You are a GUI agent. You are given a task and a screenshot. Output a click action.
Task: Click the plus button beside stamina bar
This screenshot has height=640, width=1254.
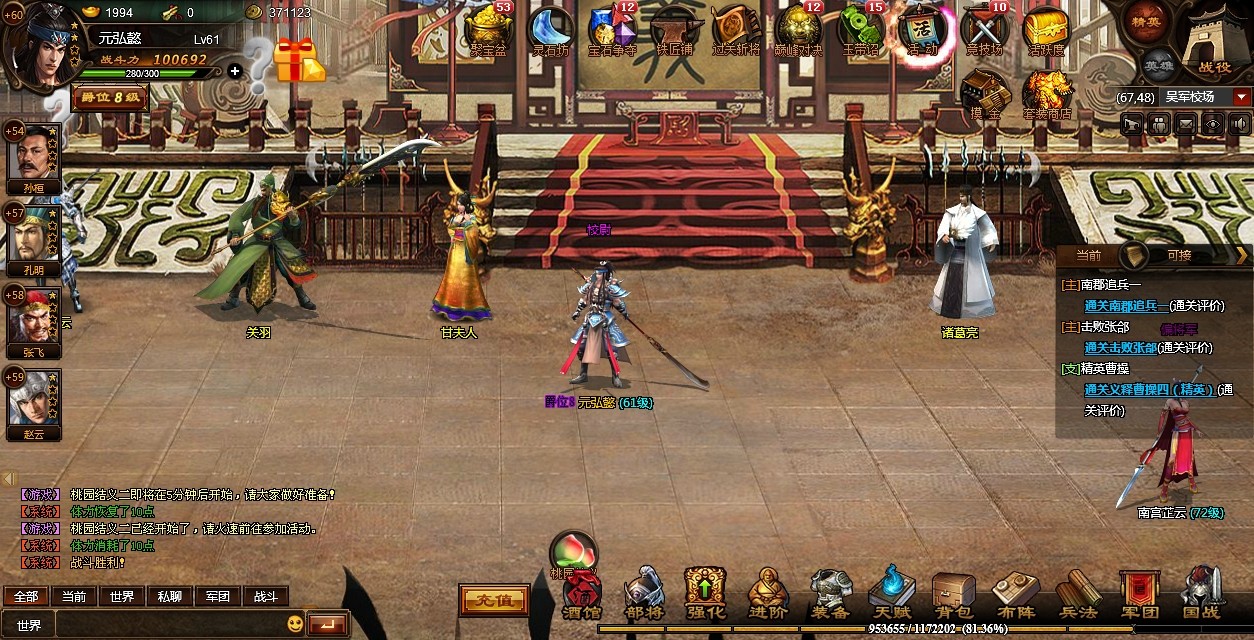click(x=234, y=72)
